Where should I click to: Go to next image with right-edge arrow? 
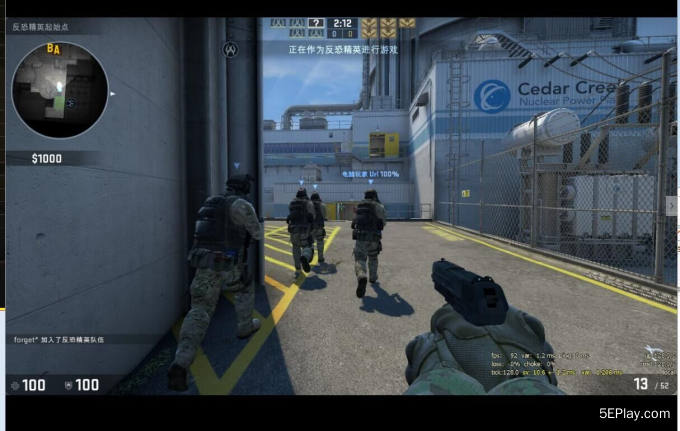[671, 205]
